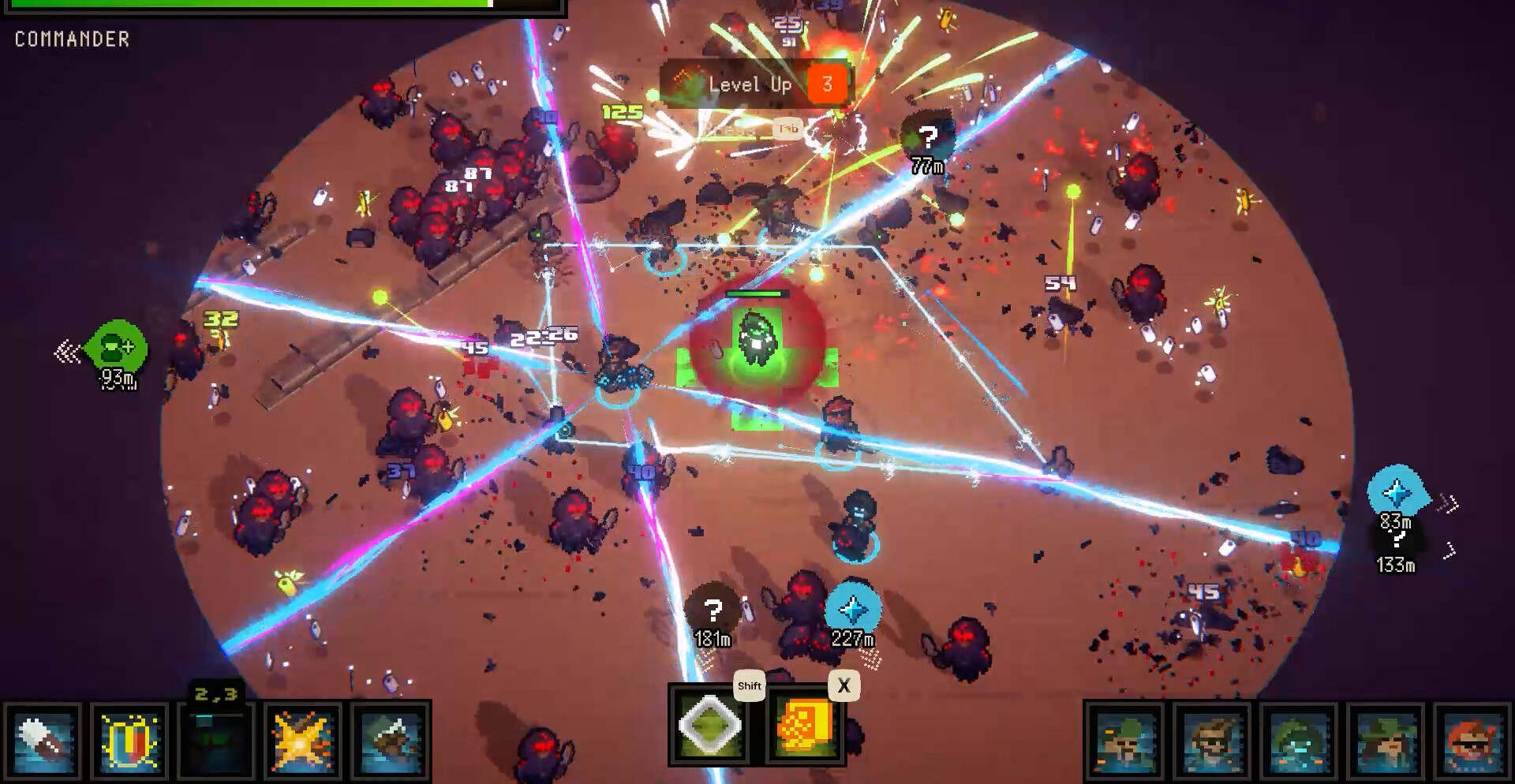Activate the orange fist ability
The height and width of the screenshot is (784, 1515).
coord(805,726)
